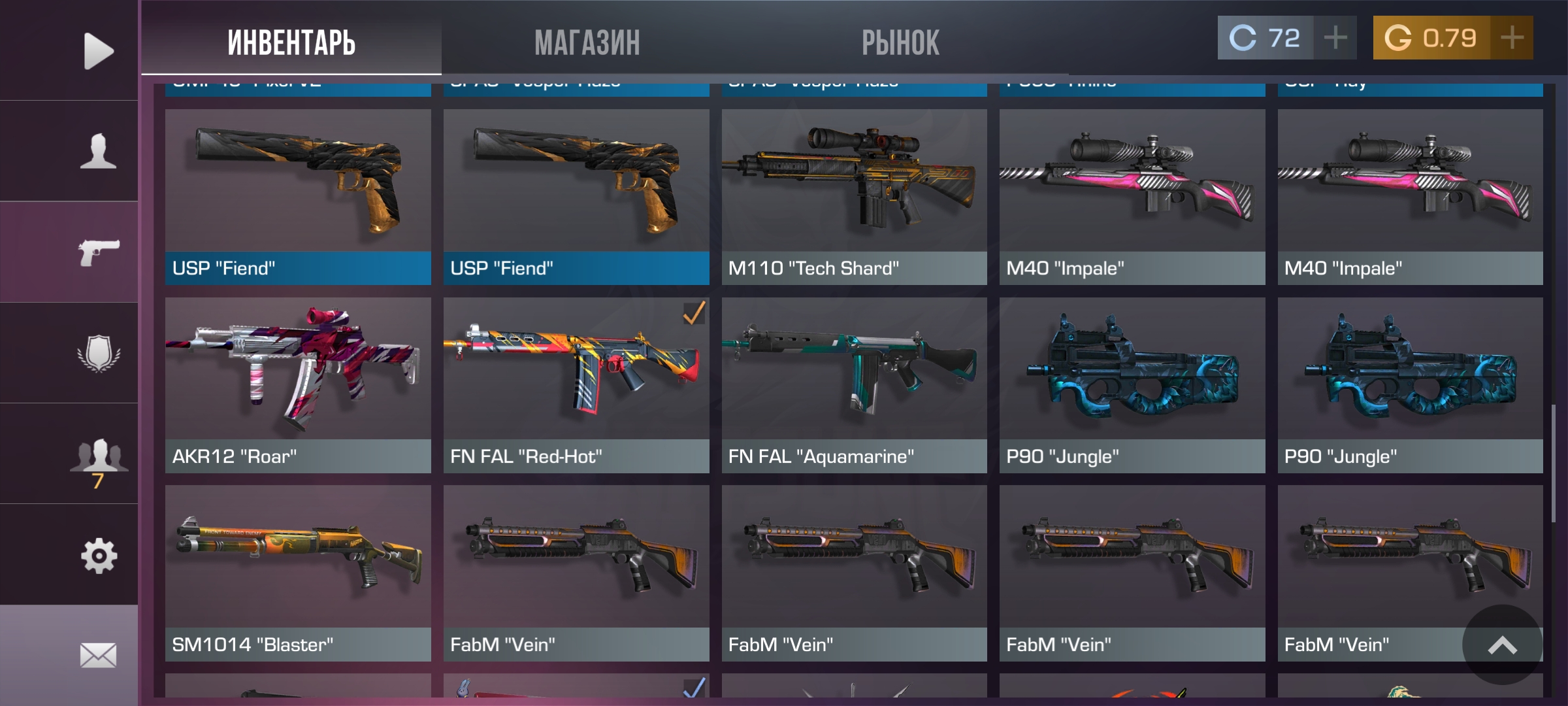1568x706 pixels.
Task: Open the mail envelope icon
Action: point(98,655)
